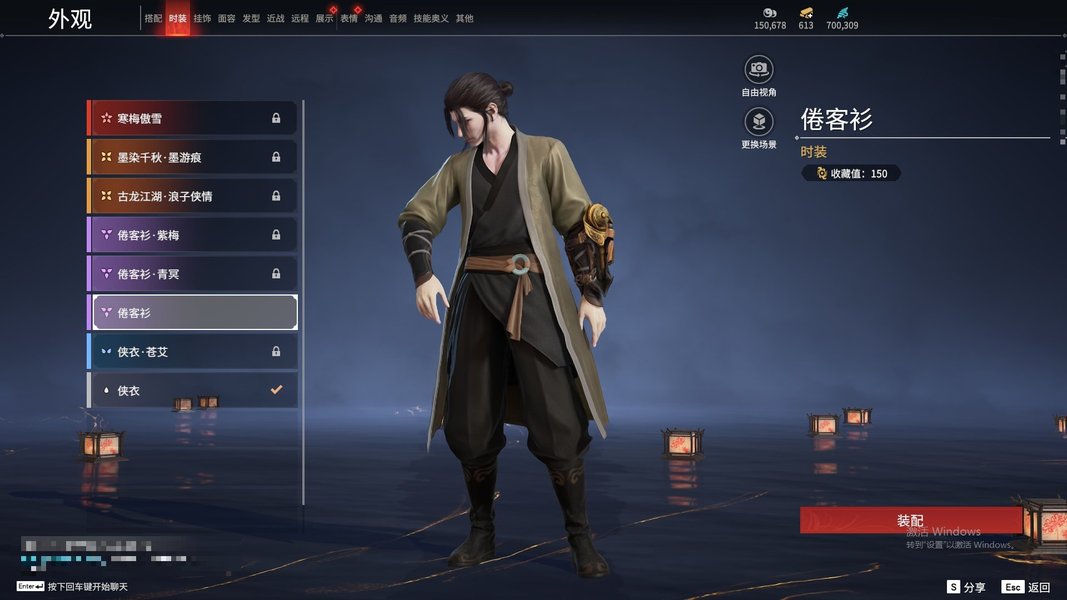This screenshot has width=1067, height=600.
Task: Pick the 倦客衫·青冥 outfit row
Action: (193, 274)
